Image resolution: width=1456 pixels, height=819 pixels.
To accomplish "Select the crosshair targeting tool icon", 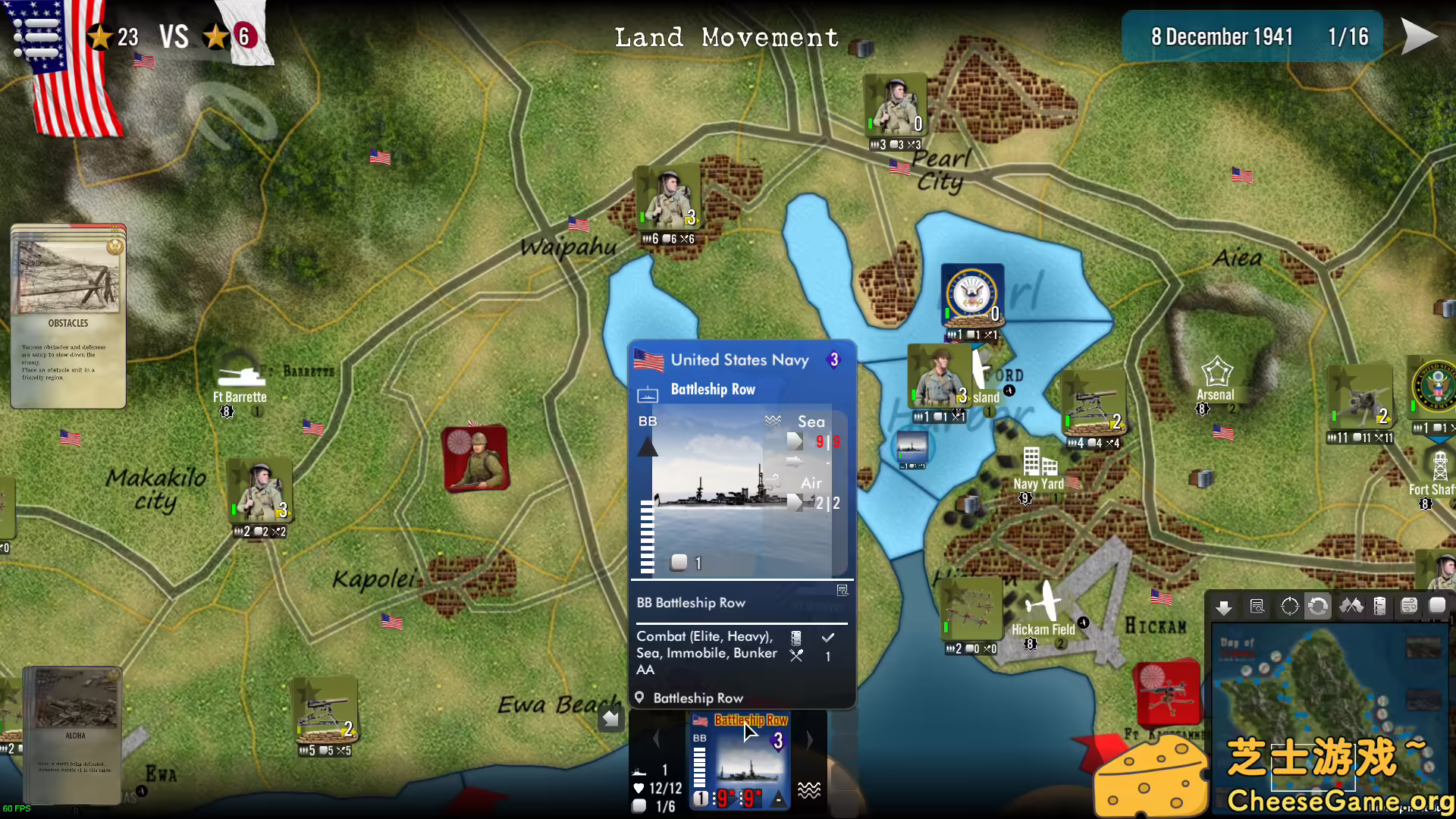I will [x=1290, y=605].
